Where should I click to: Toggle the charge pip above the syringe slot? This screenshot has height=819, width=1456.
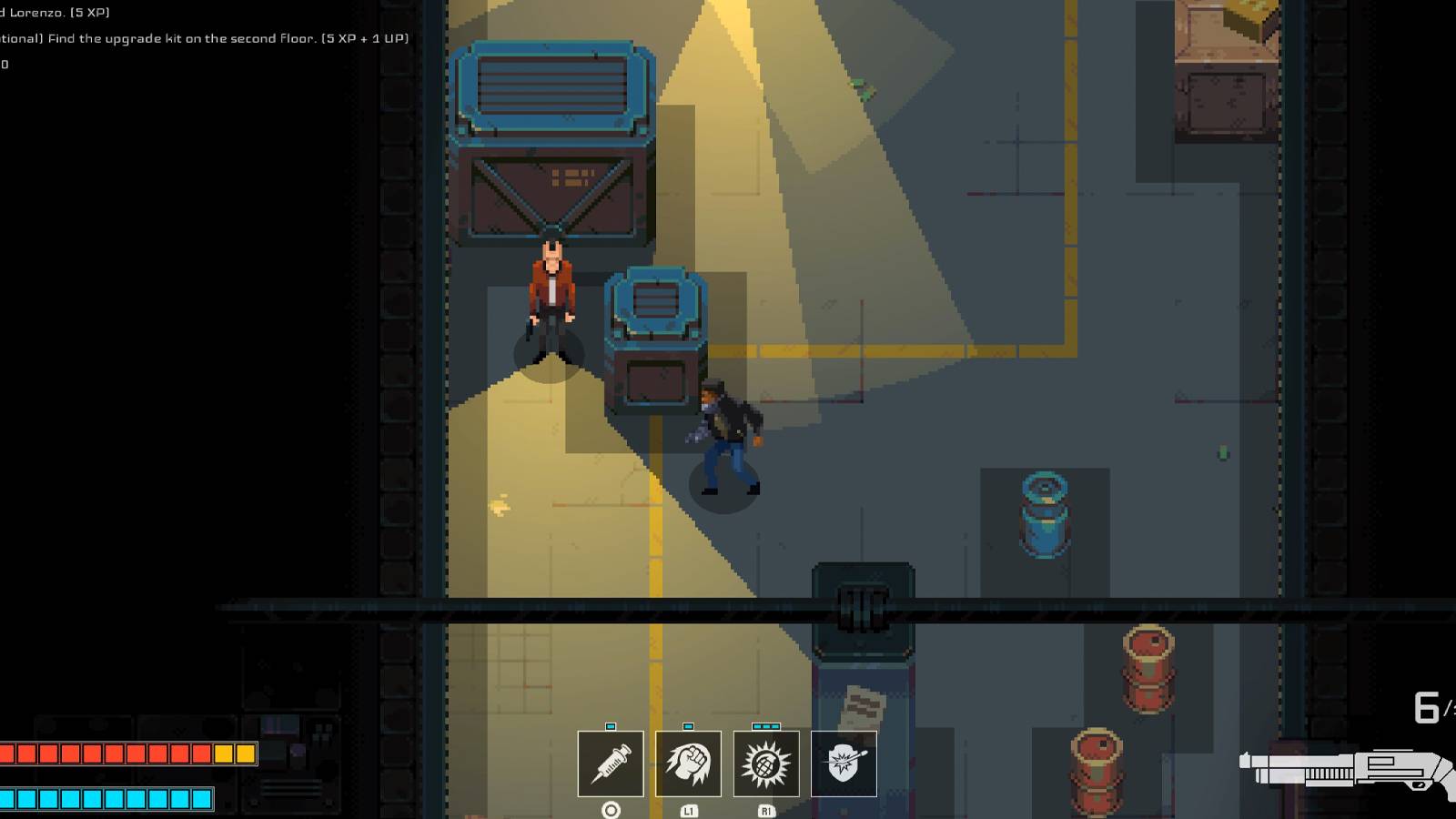[610, 726]
